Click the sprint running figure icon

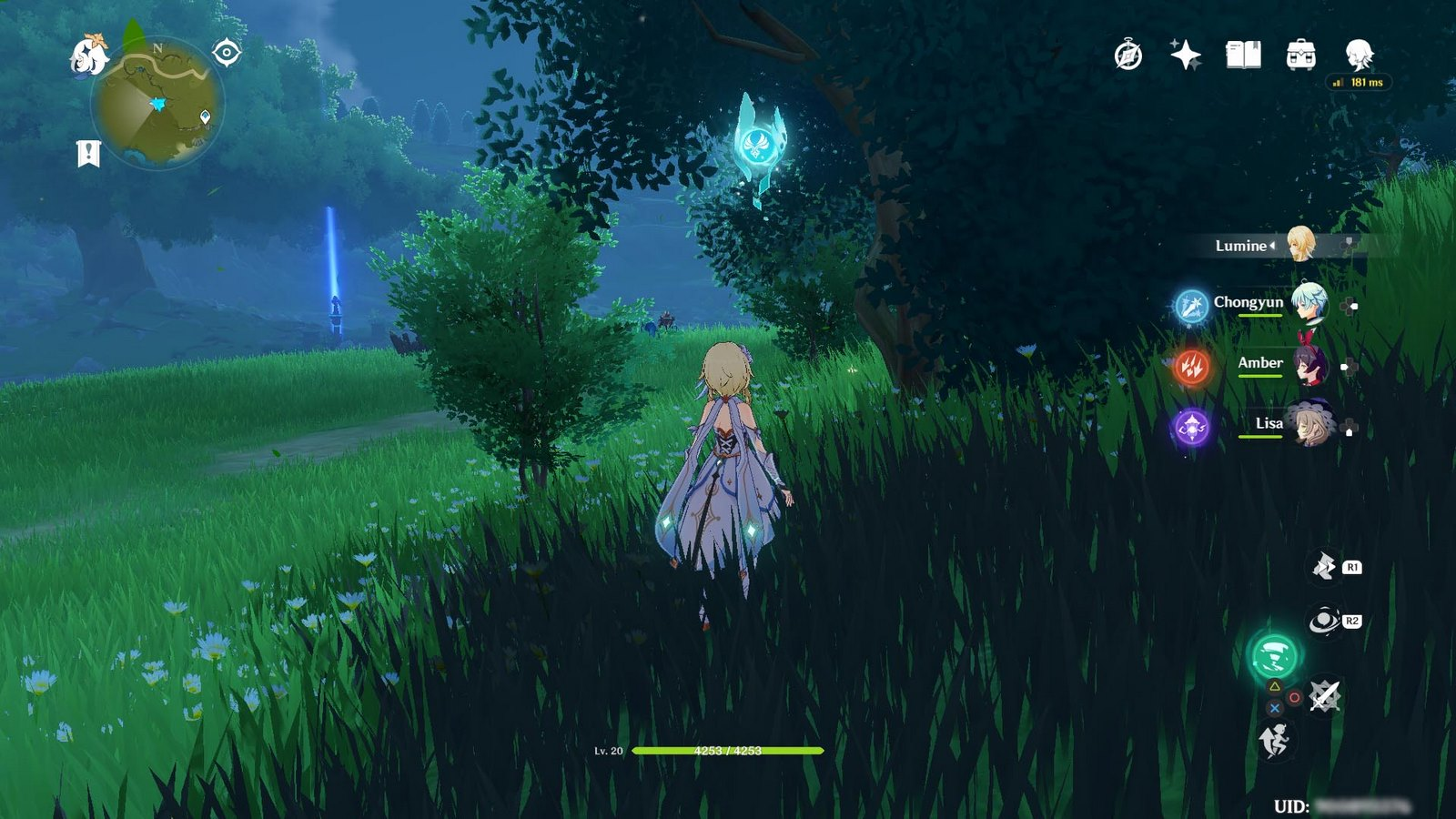(x=1274, y=741)
